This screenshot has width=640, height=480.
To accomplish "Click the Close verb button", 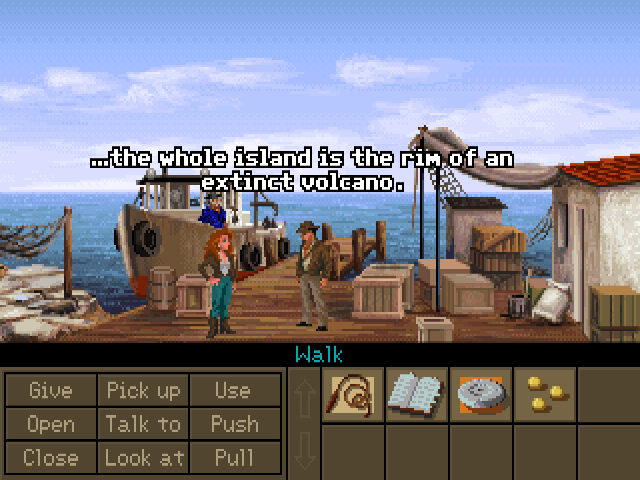I will pyautogui.click(x=50, y=458).
